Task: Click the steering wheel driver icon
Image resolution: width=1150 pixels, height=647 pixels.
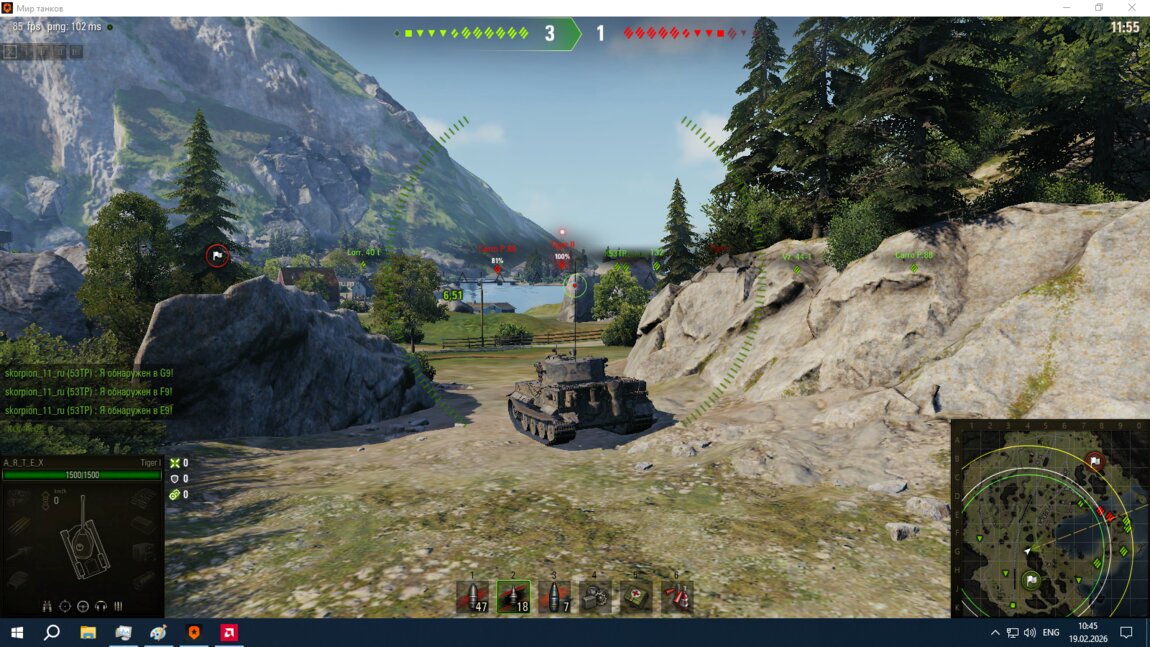Action: pyautogui.click(x=83, y=606)
